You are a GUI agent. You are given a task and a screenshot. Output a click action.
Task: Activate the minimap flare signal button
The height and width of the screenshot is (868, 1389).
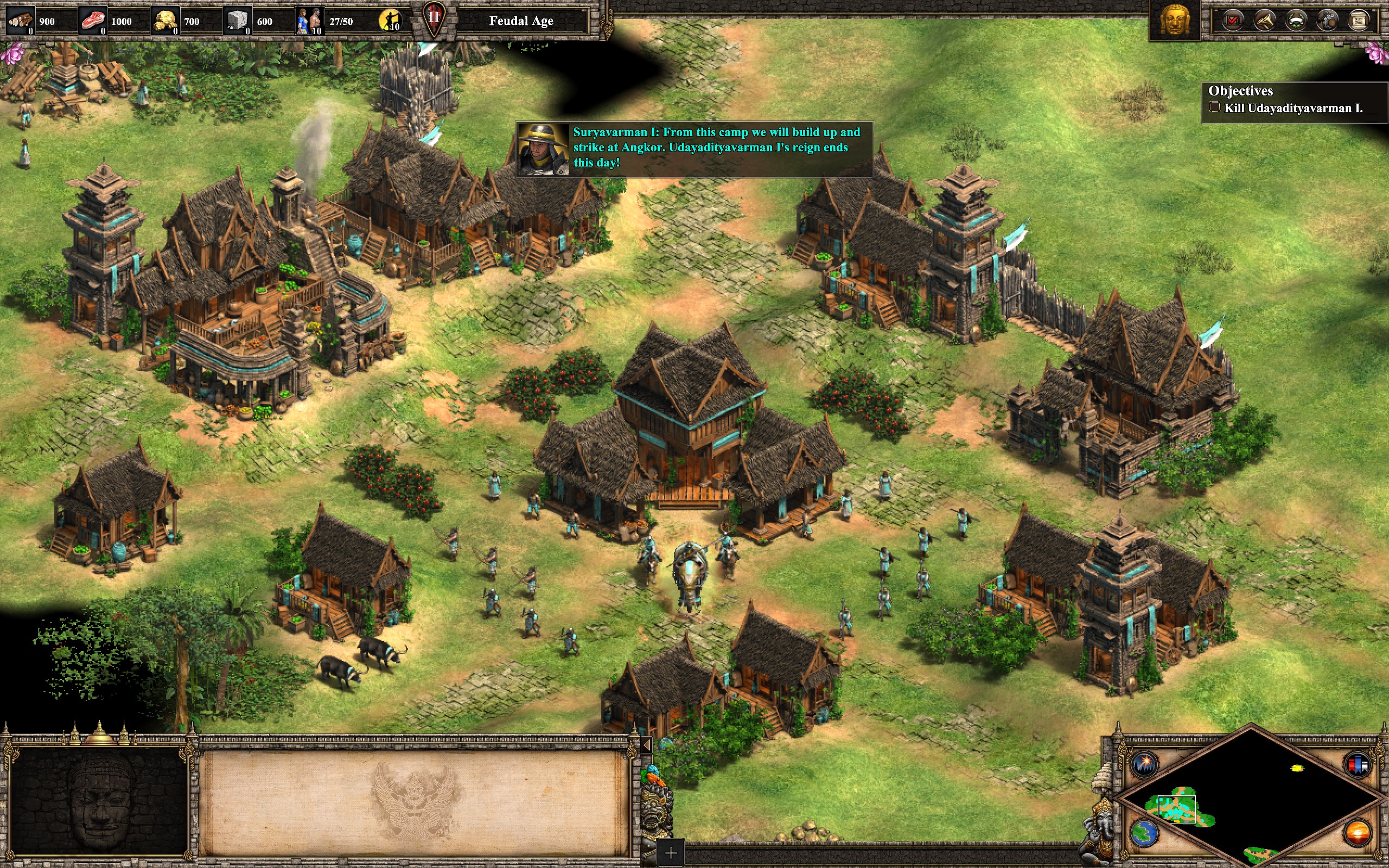[x=1144, y=764]
